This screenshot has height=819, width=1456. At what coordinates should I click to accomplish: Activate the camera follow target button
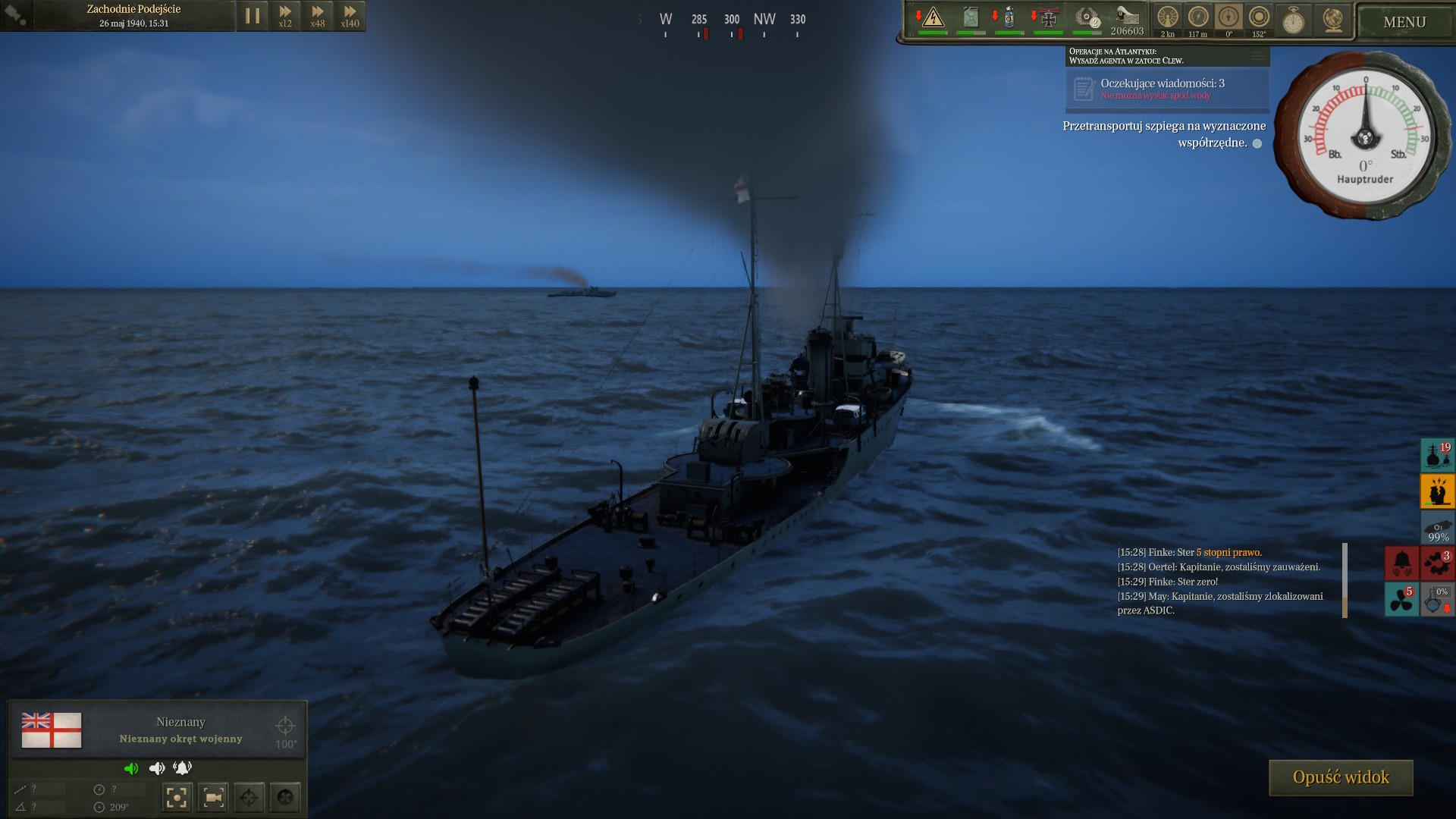pos(213,797)
